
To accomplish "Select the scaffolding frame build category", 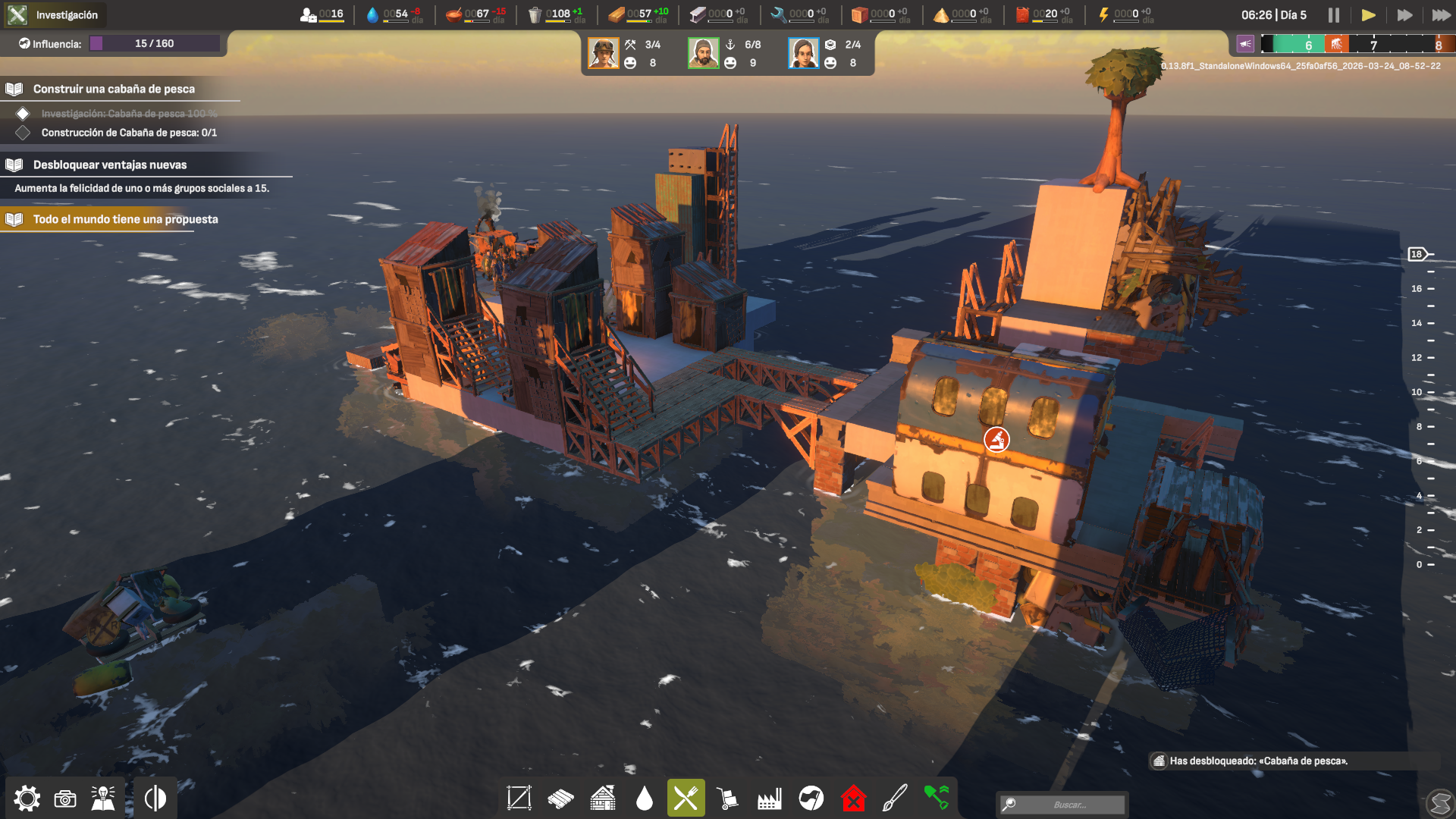I will [x=519, y=798].
